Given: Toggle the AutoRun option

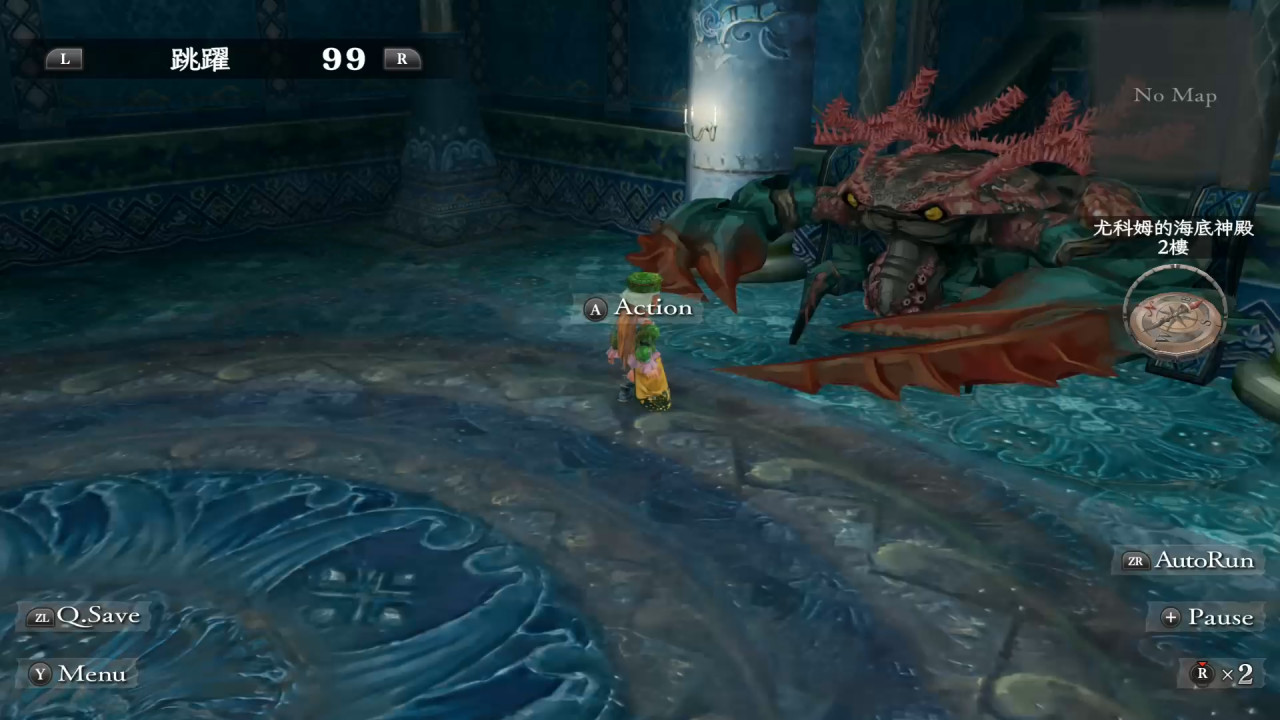Looking at the screenshot, I should 1188,560.
